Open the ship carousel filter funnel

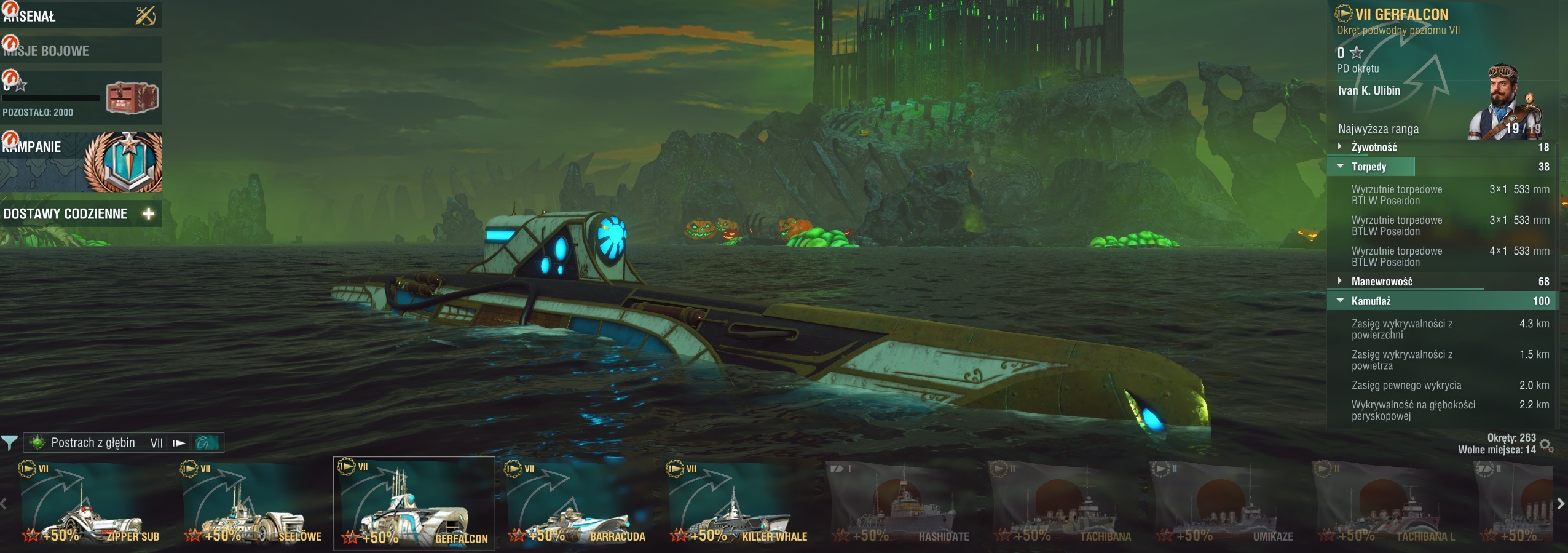(x=9, y=442)
